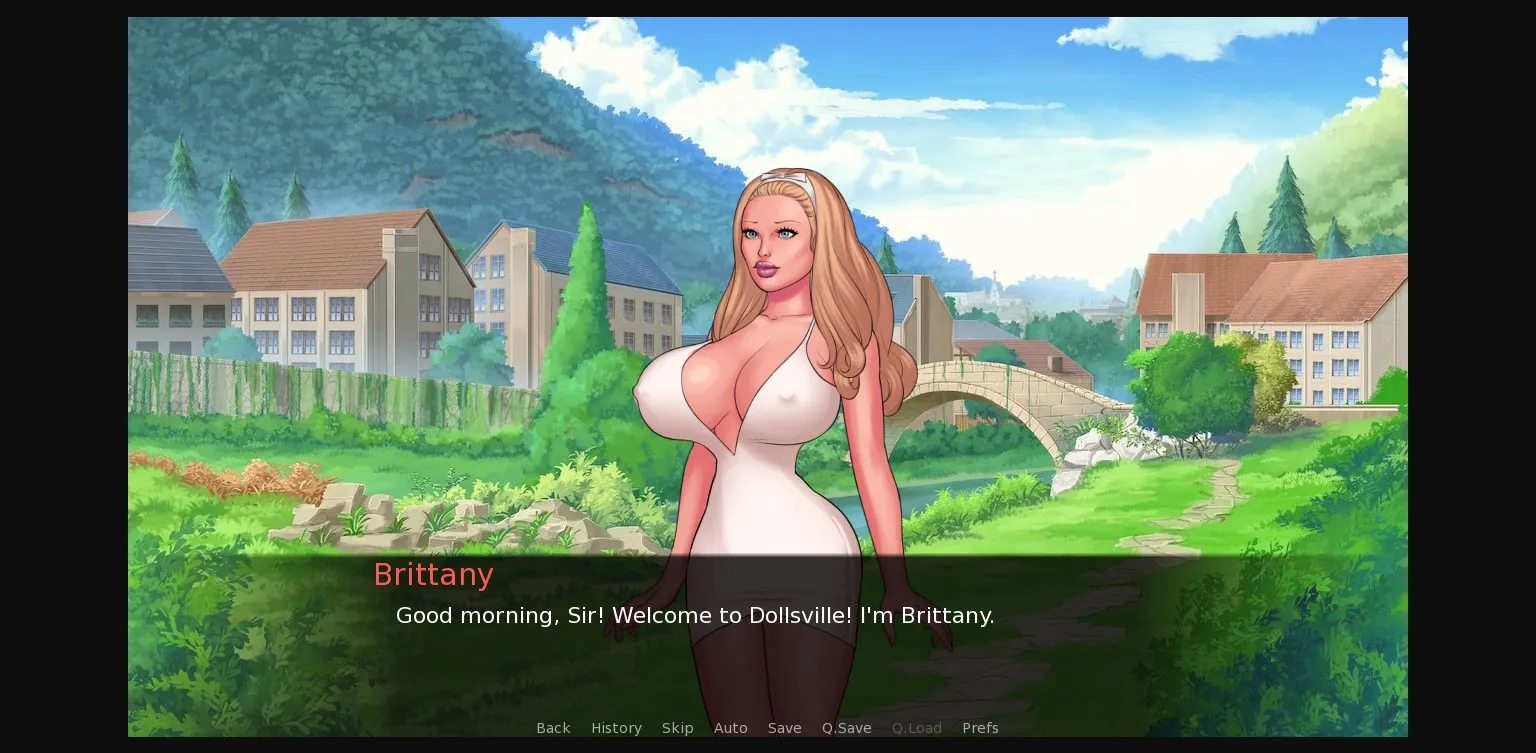This screenshot has height=753, width=1536.
Task: Create a quicksave using Q.Save
Action: coord(846,728)
